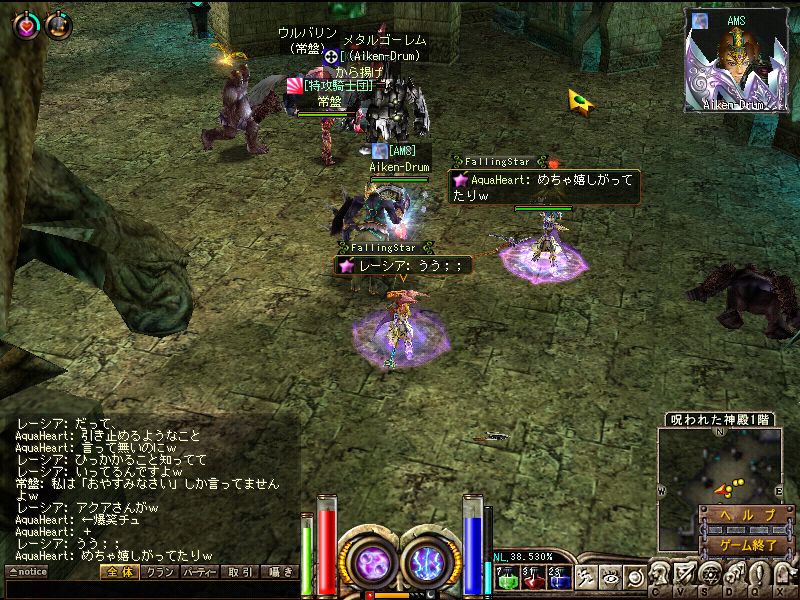Switch chat to the クラン channel tab
The height and width of the screenshot is (600, 800).
point(158,572)
